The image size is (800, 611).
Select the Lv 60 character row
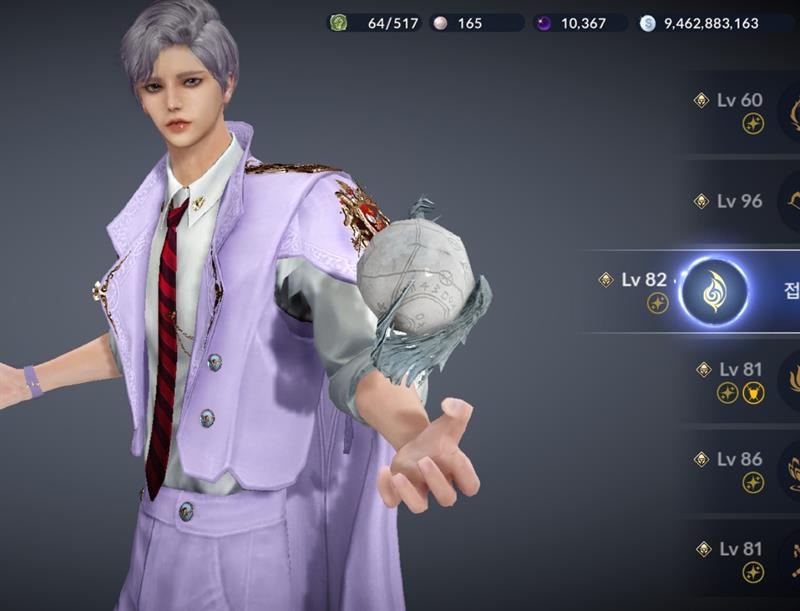pyautogui.click(x=742, y=110)
